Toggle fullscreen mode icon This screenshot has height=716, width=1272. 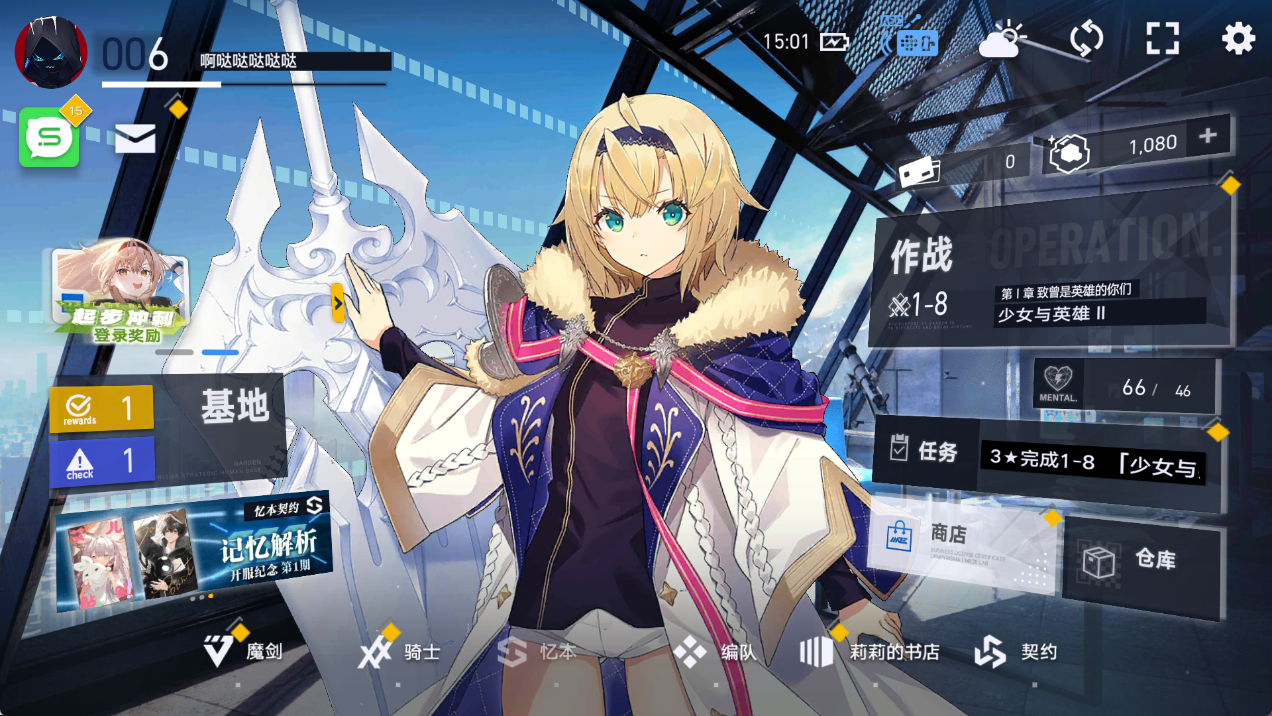pos(1162,39)
